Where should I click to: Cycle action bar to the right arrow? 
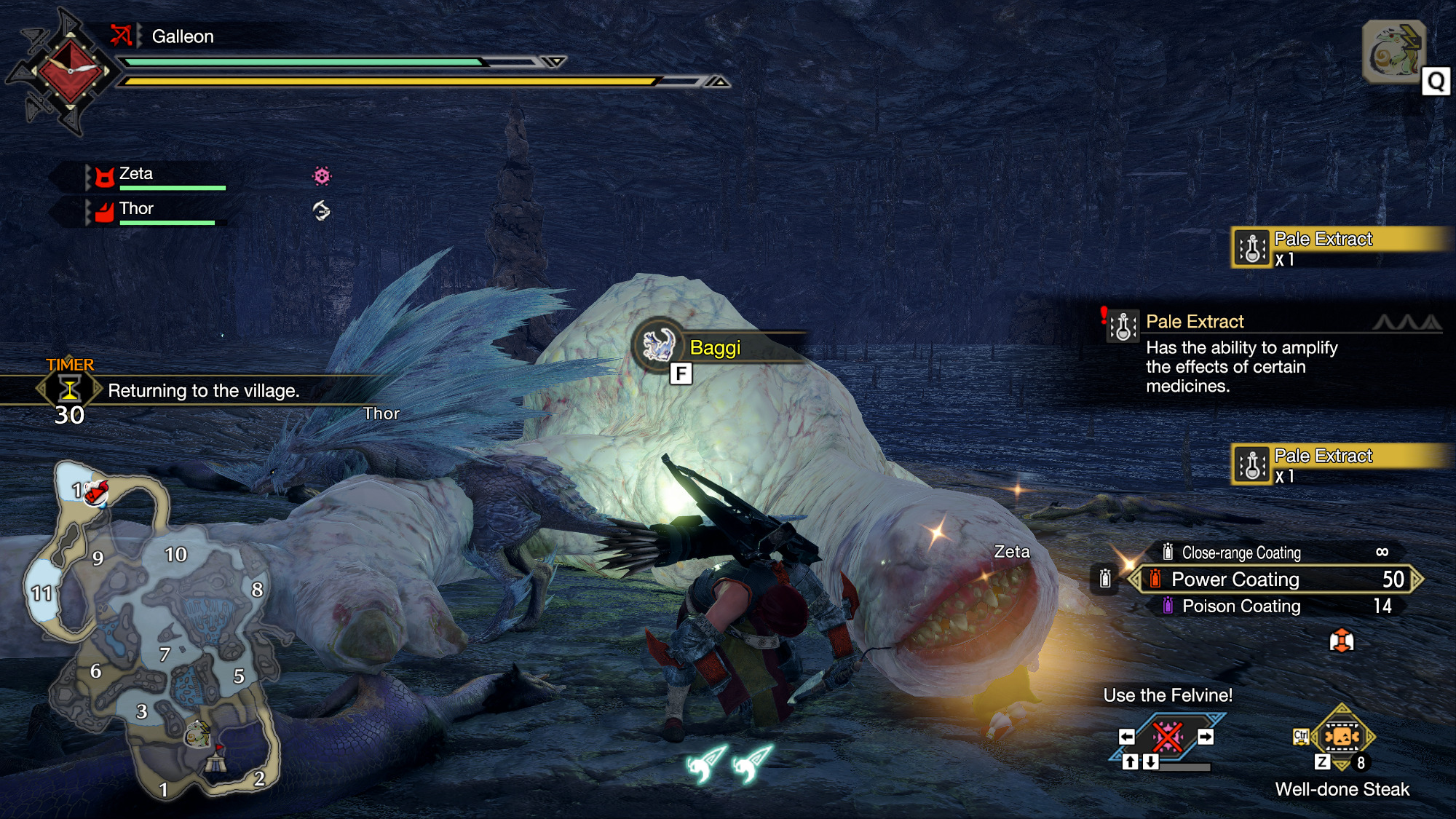tap(1206, 737)
